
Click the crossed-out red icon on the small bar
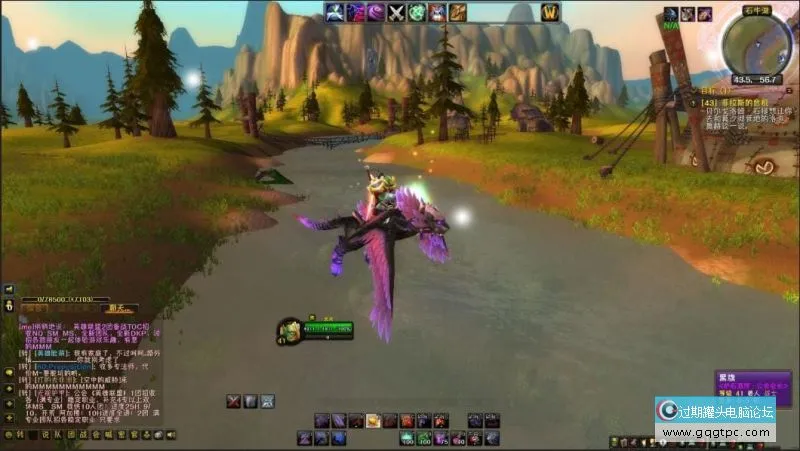(x=234, y=402)
